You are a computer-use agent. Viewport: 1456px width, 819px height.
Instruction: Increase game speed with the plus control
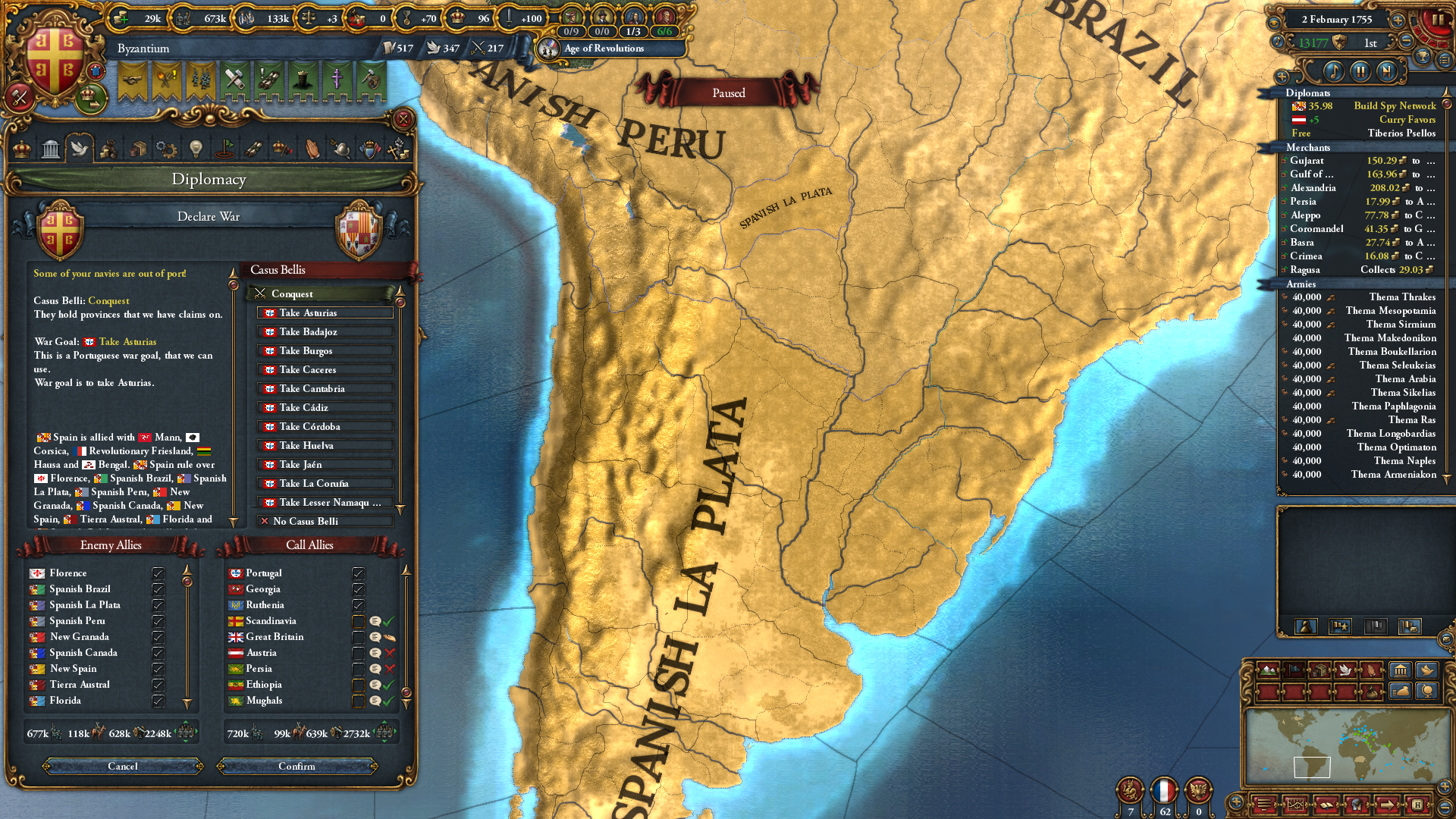(x=1398, y=21)
